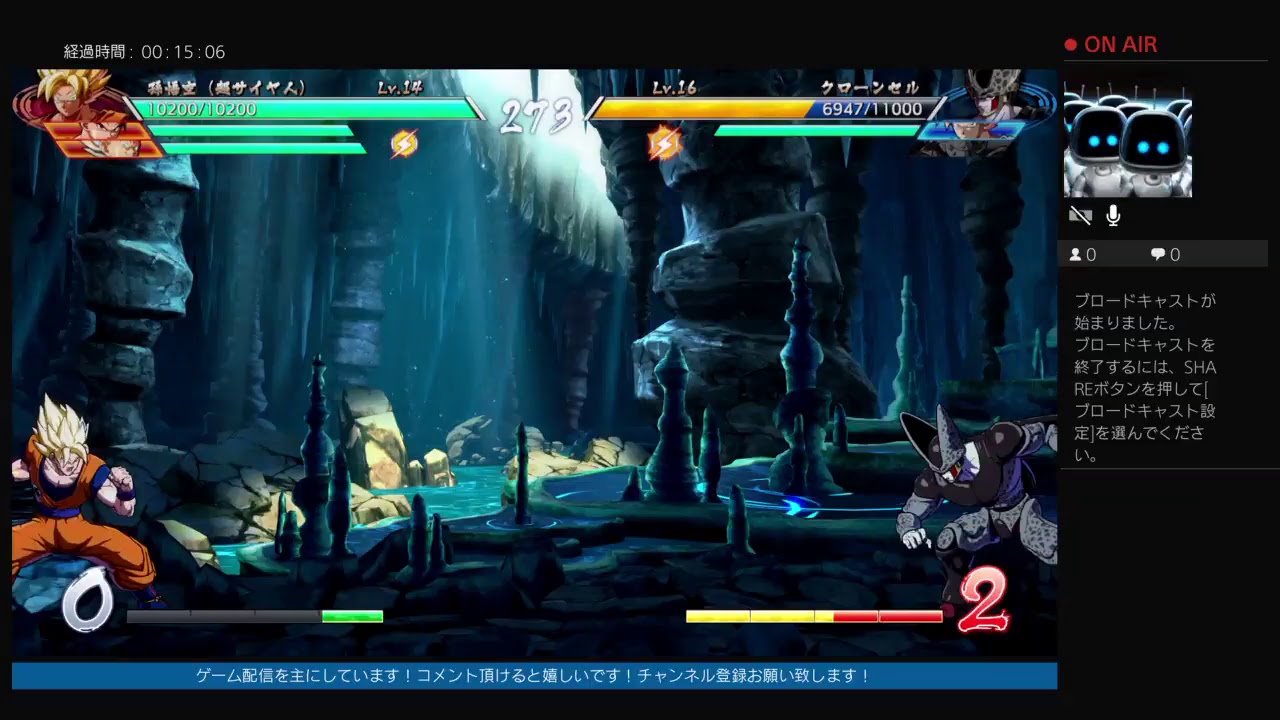Click the comment speech bubble icon
The image size is (1280, 720).
click(x=1157, y=254)
